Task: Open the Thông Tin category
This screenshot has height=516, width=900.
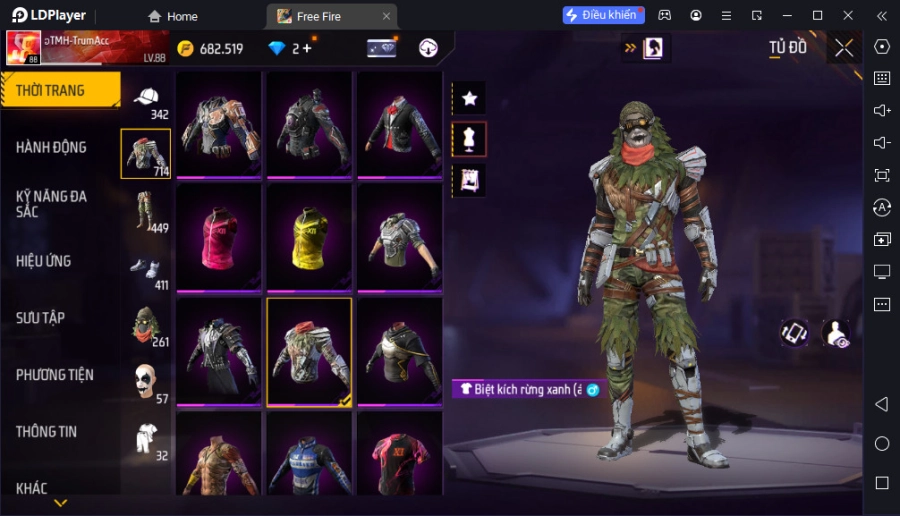Action: [x=47, y=432]
